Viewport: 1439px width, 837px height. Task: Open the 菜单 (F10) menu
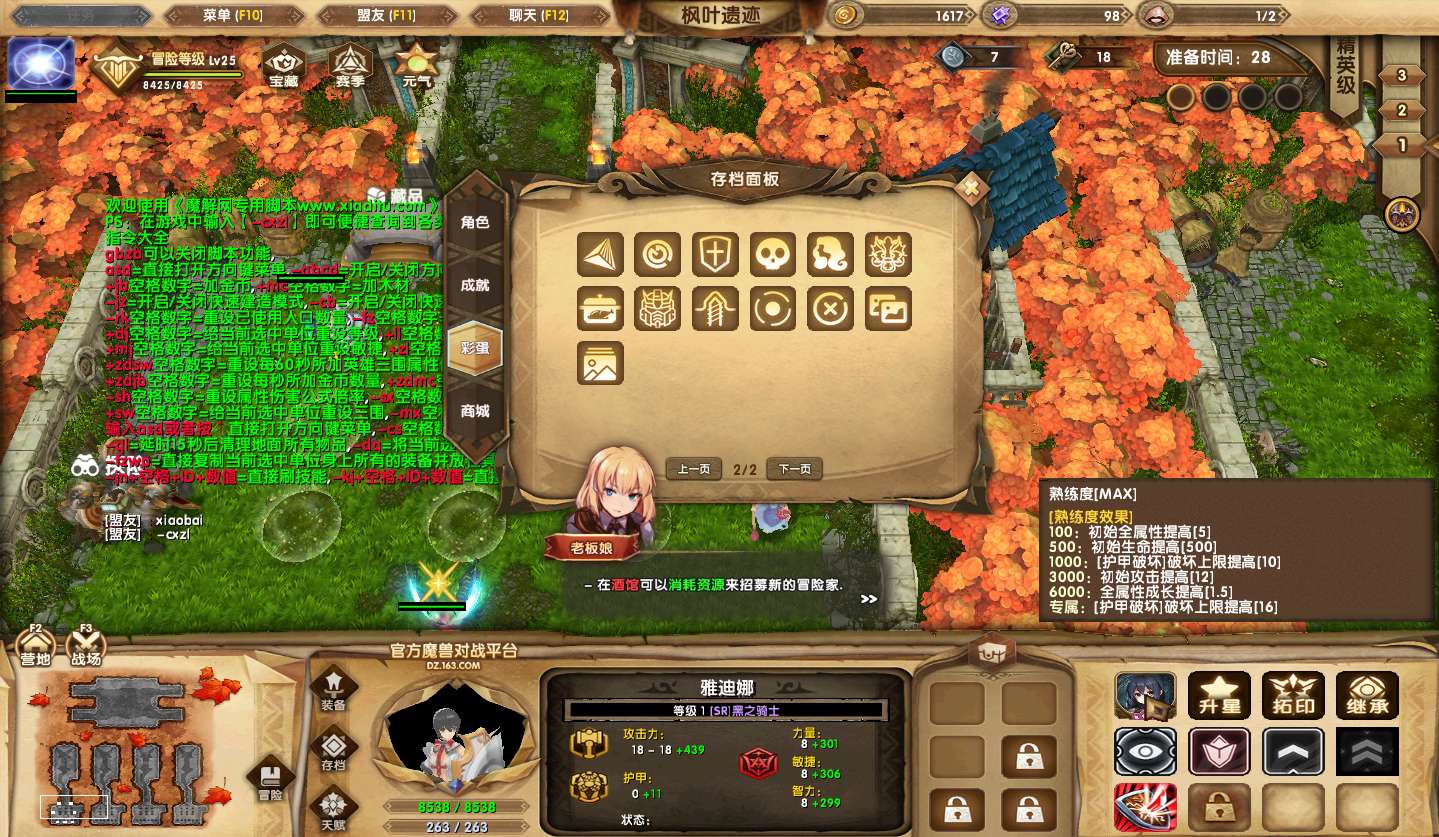pos(232,16)
